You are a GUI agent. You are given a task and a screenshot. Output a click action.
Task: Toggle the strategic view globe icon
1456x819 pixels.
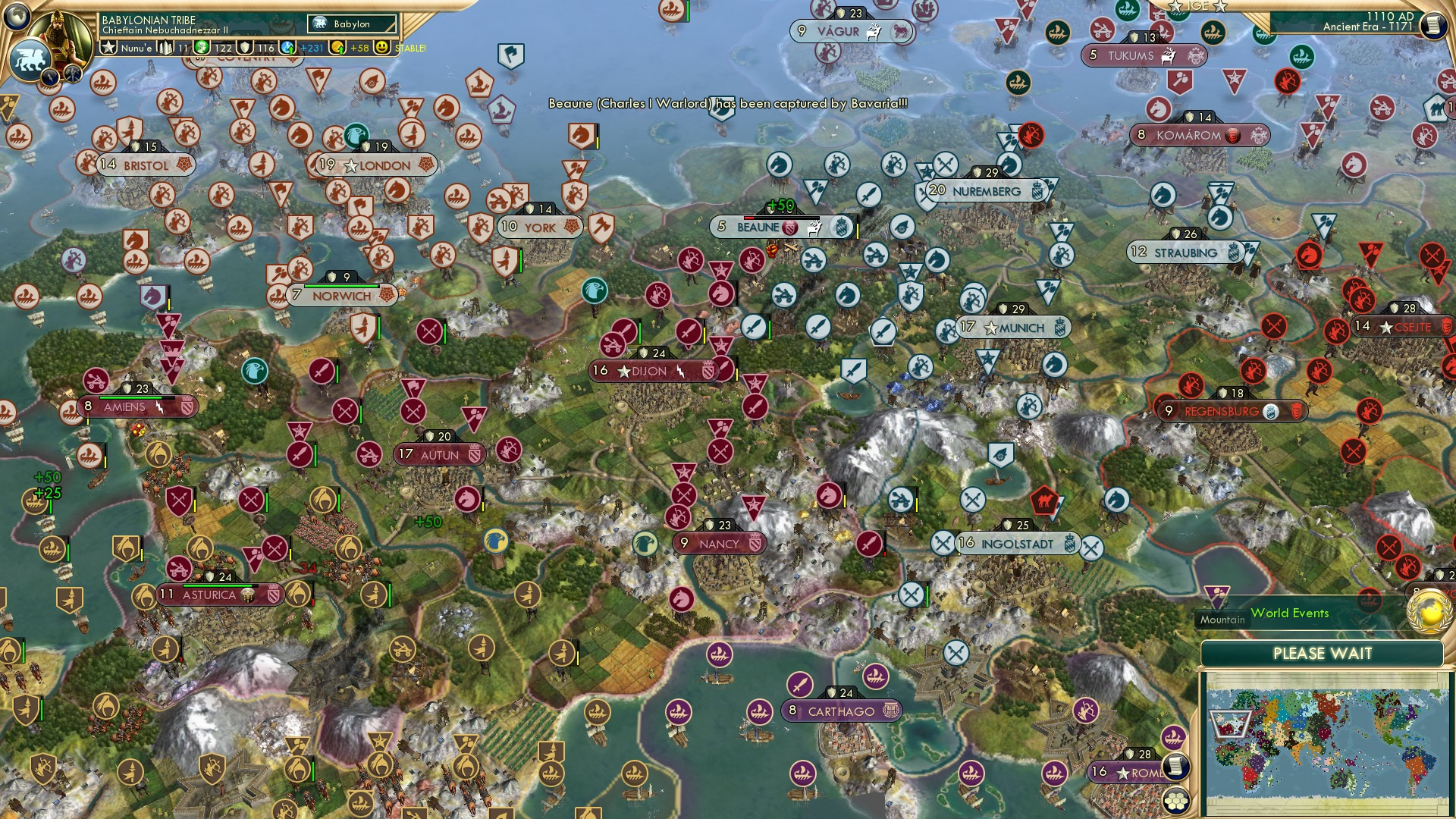[x=17, y=18]
